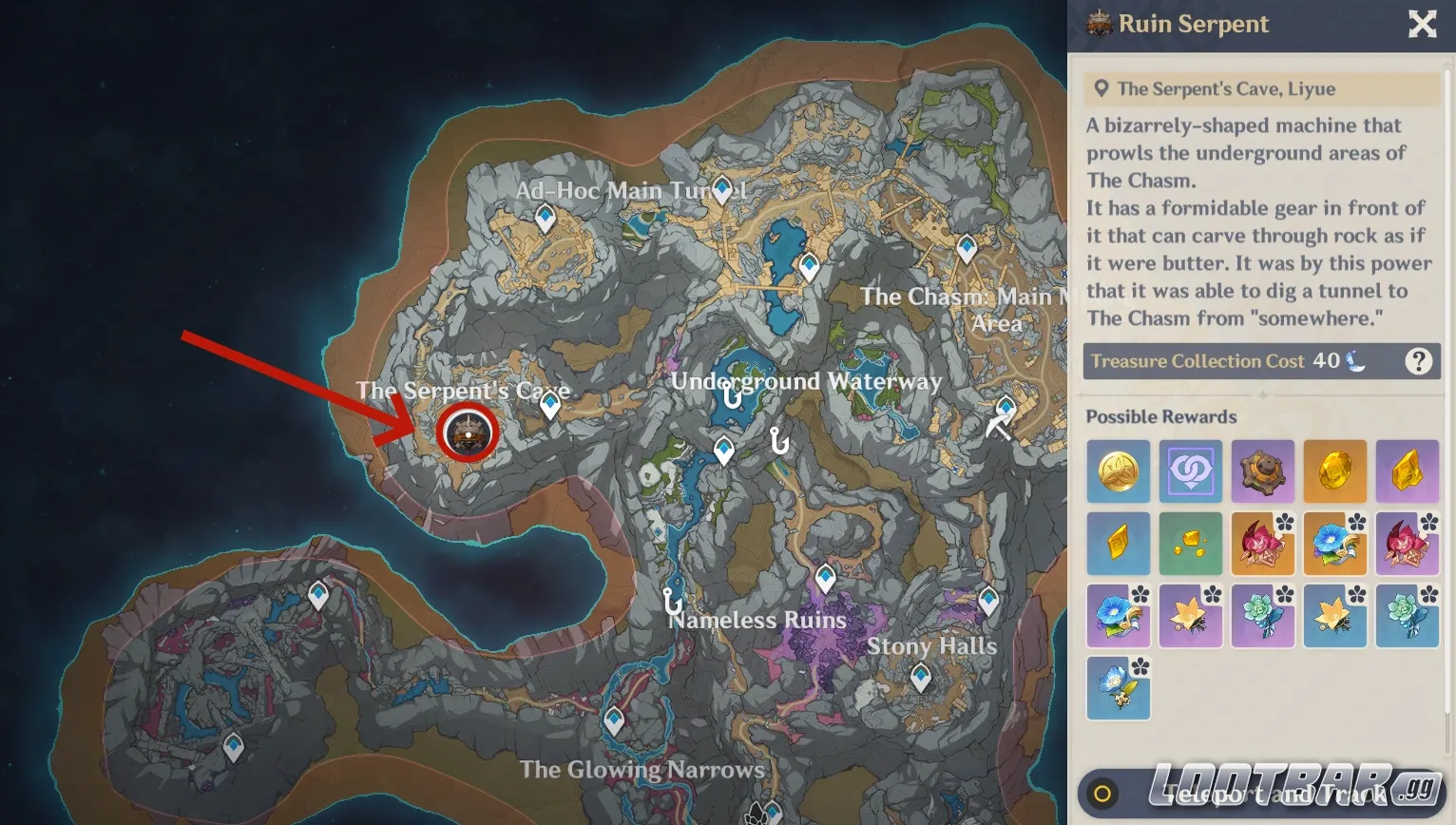The image size is (1456, 825).
Task: Click the circled Ruin Serpent boss icon on map
Action: pyautogui.click(x=468, y=433)
